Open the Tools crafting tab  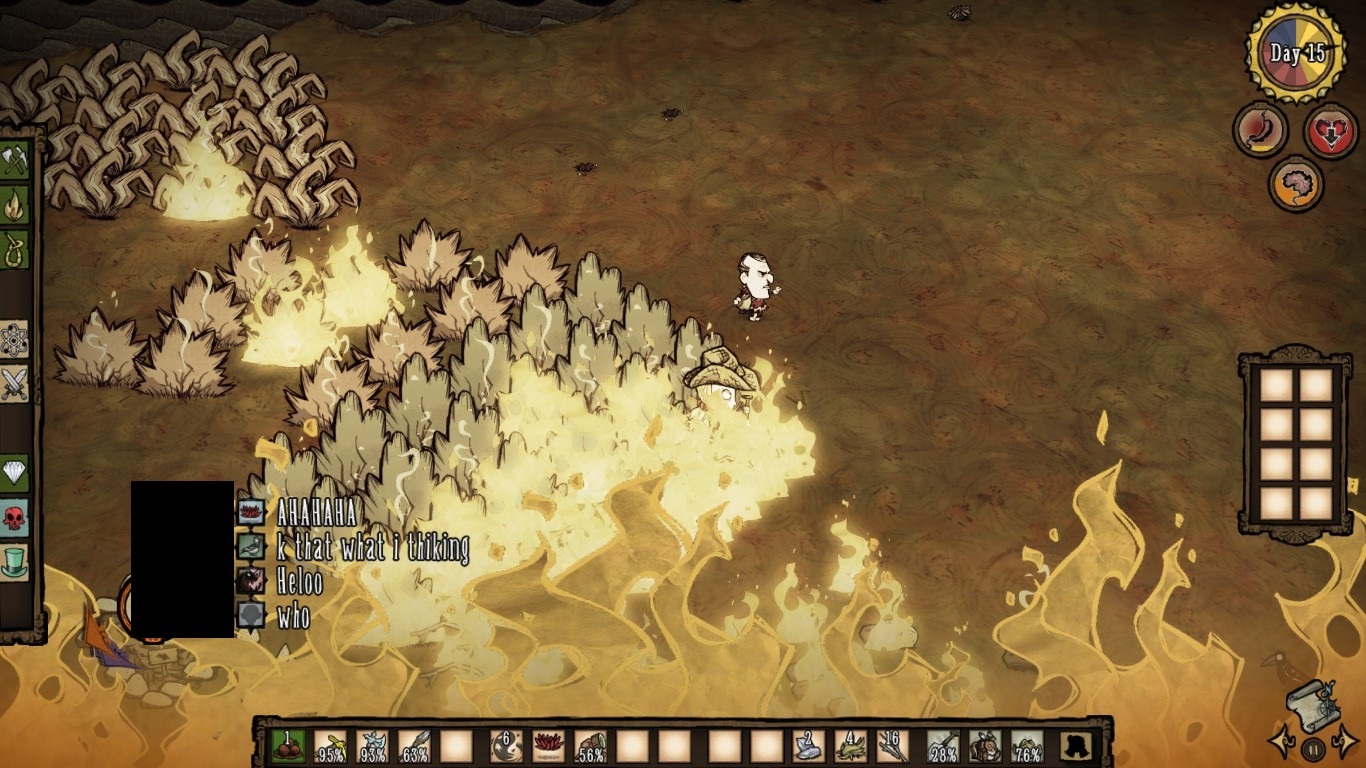click(x=14, y=162)
